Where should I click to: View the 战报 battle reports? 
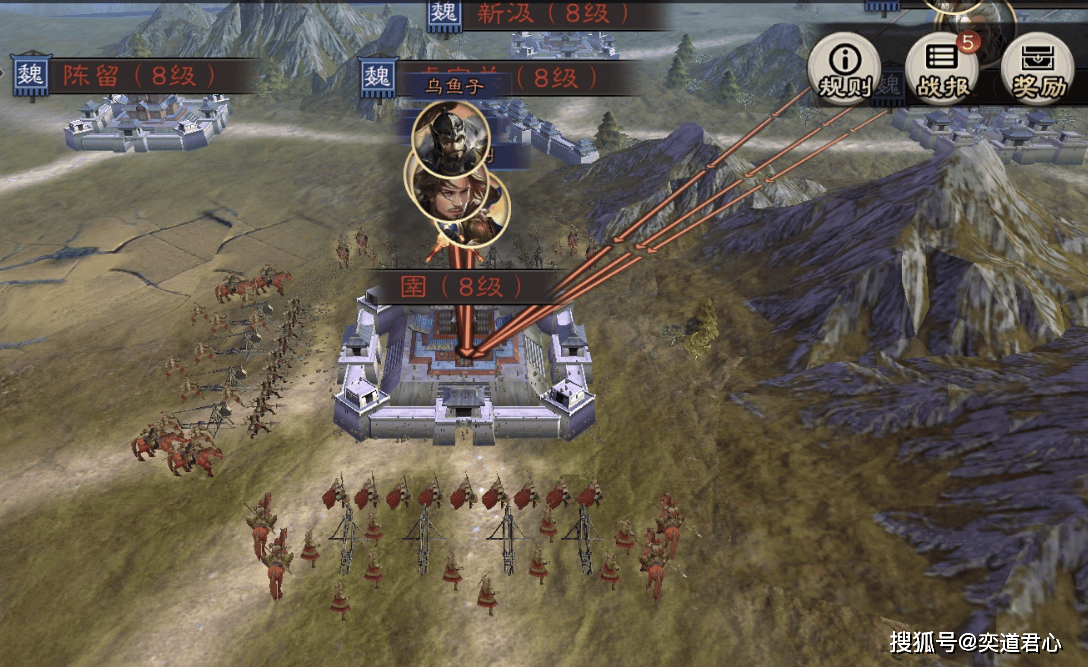[942, 68]
